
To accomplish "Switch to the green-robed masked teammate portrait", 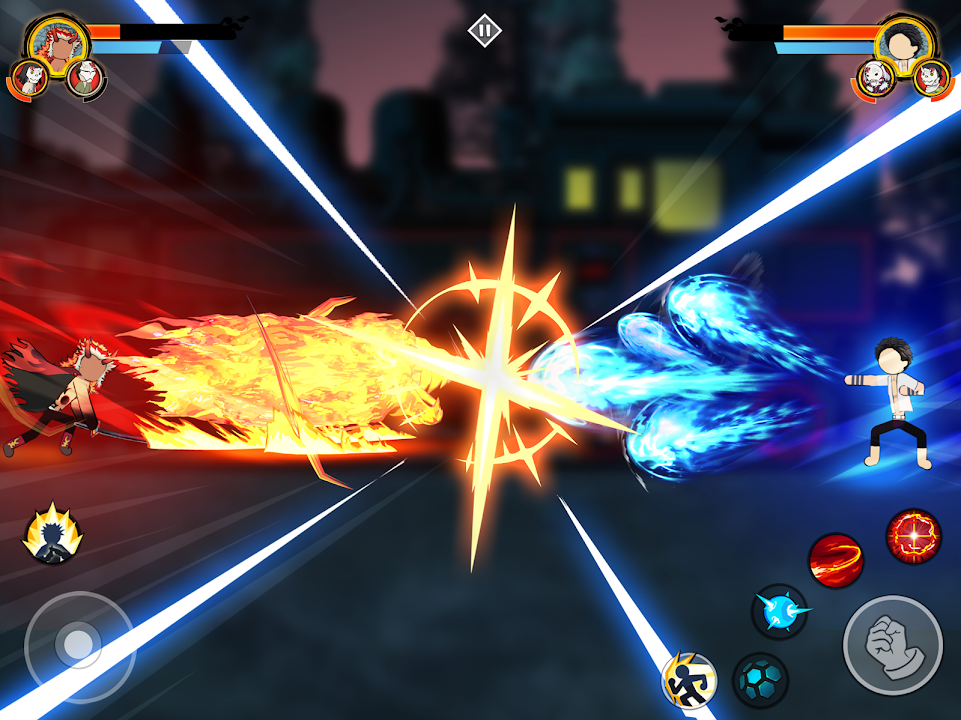I will coord(87,78).
